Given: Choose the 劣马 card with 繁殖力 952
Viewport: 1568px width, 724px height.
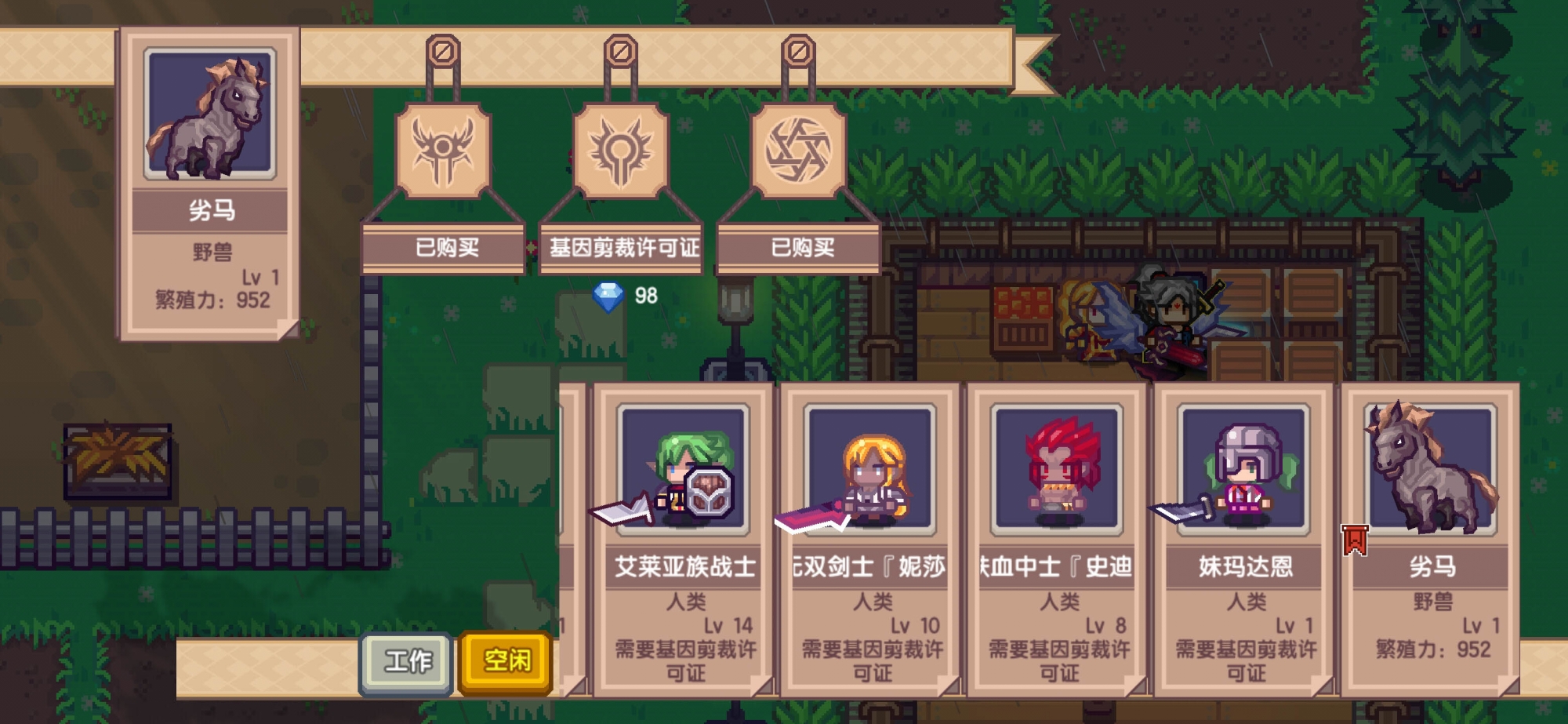Looking at the screenshot, I should pyautogui.click(x=1431, y=540).
